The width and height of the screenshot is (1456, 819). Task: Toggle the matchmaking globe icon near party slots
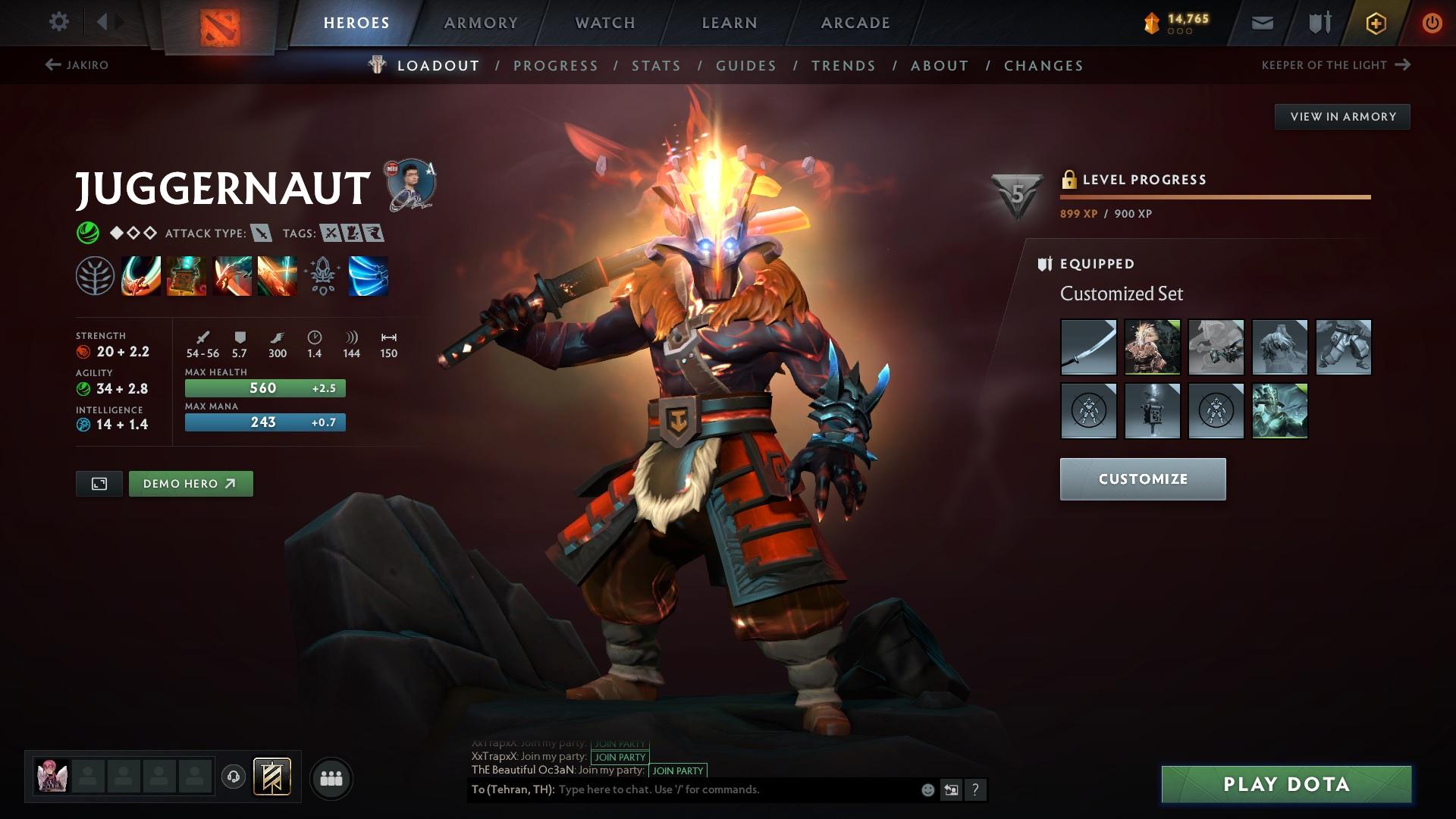235,777
